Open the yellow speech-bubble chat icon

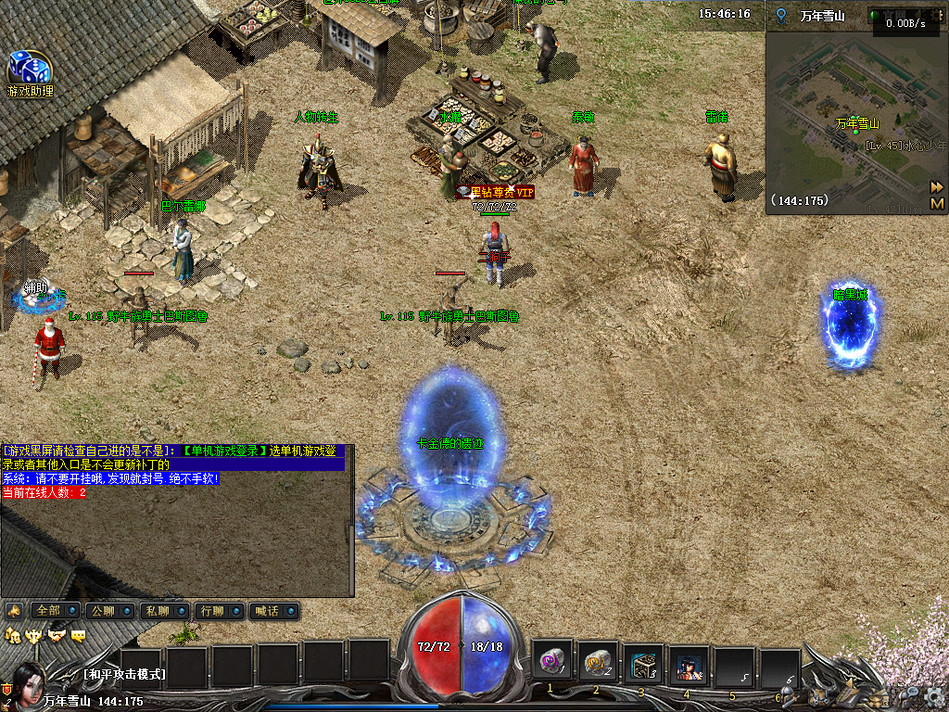pyautogui.click(x=78, y=635)
